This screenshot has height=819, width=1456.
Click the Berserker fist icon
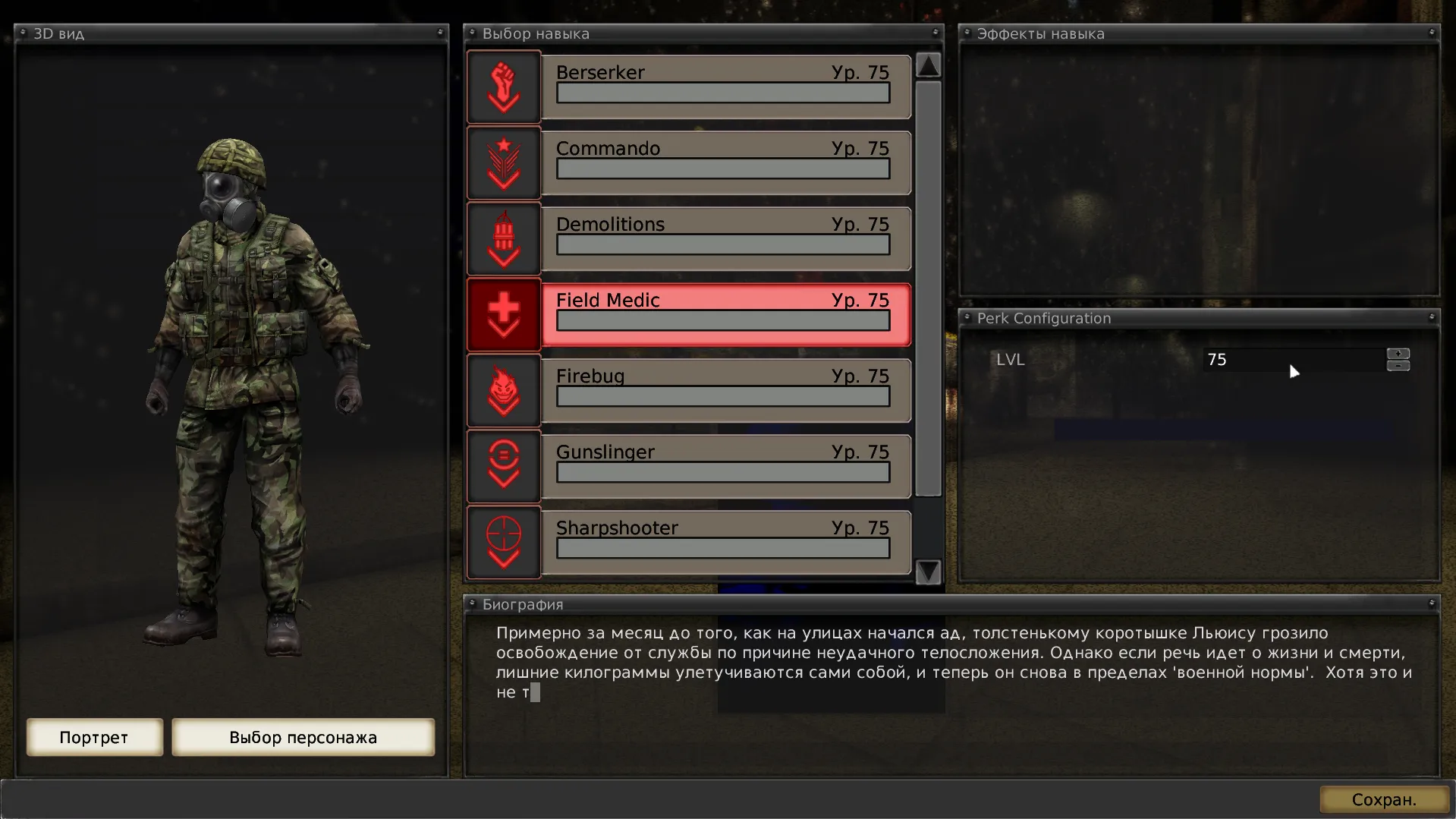tap(504, 87)
